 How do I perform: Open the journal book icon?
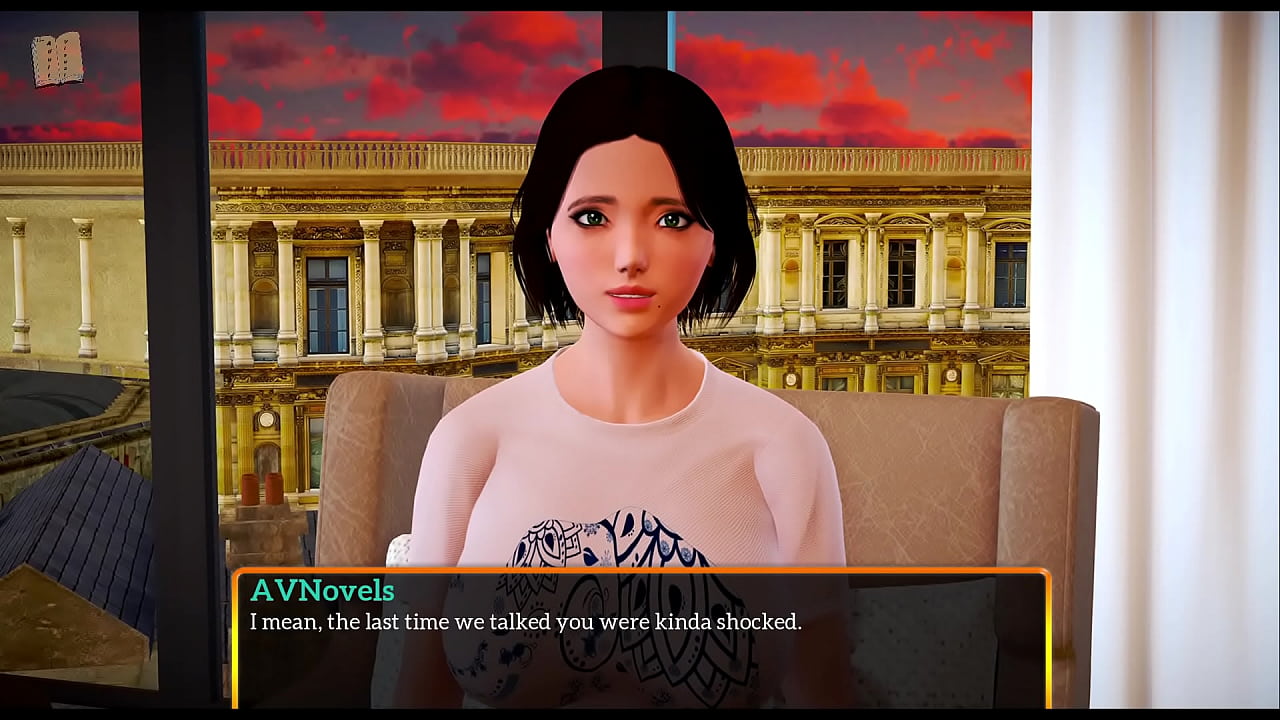(56, 60)
